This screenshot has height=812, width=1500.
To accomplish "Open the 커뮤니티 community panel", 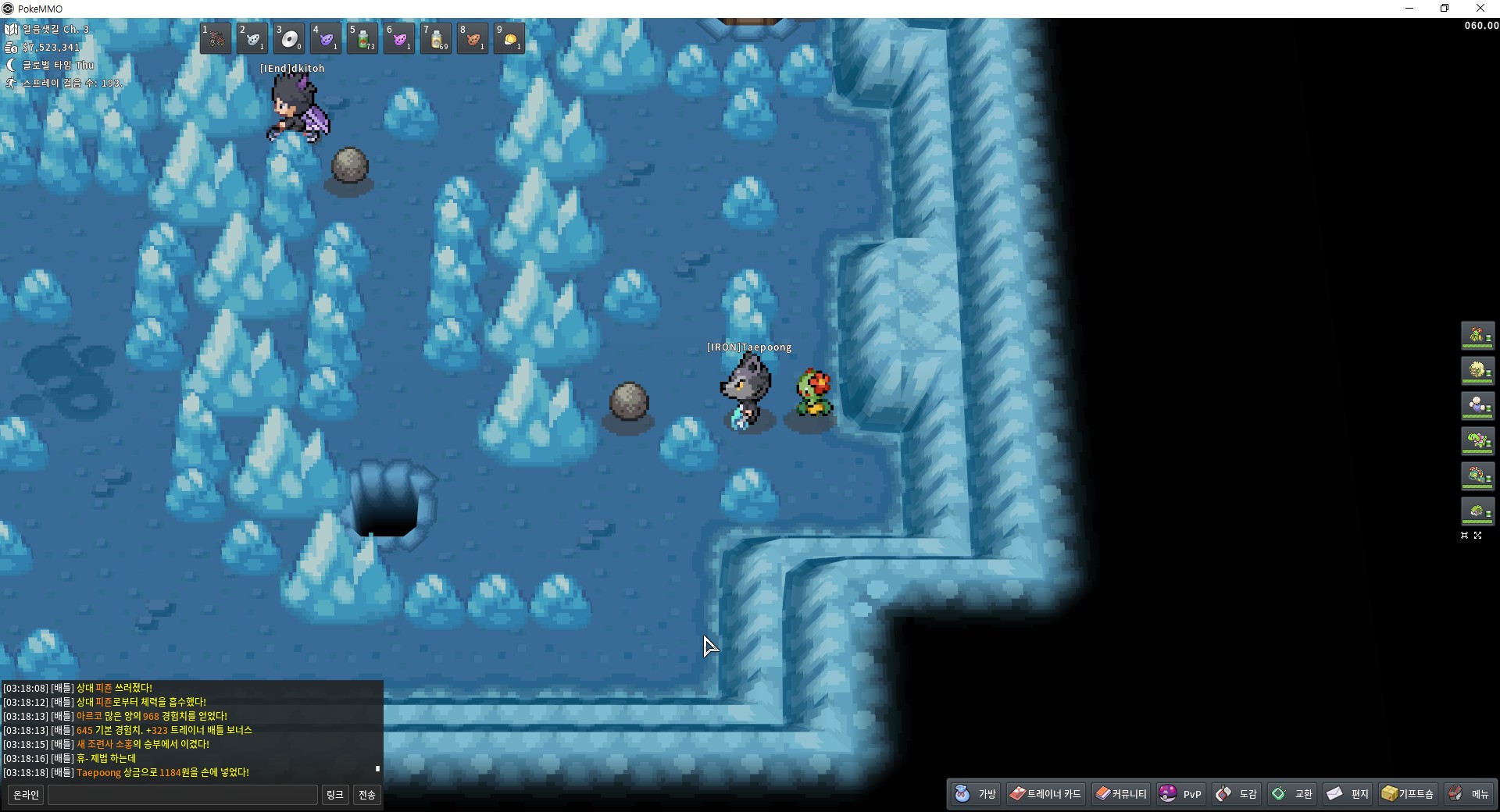I will click(x=1121, y=794).
